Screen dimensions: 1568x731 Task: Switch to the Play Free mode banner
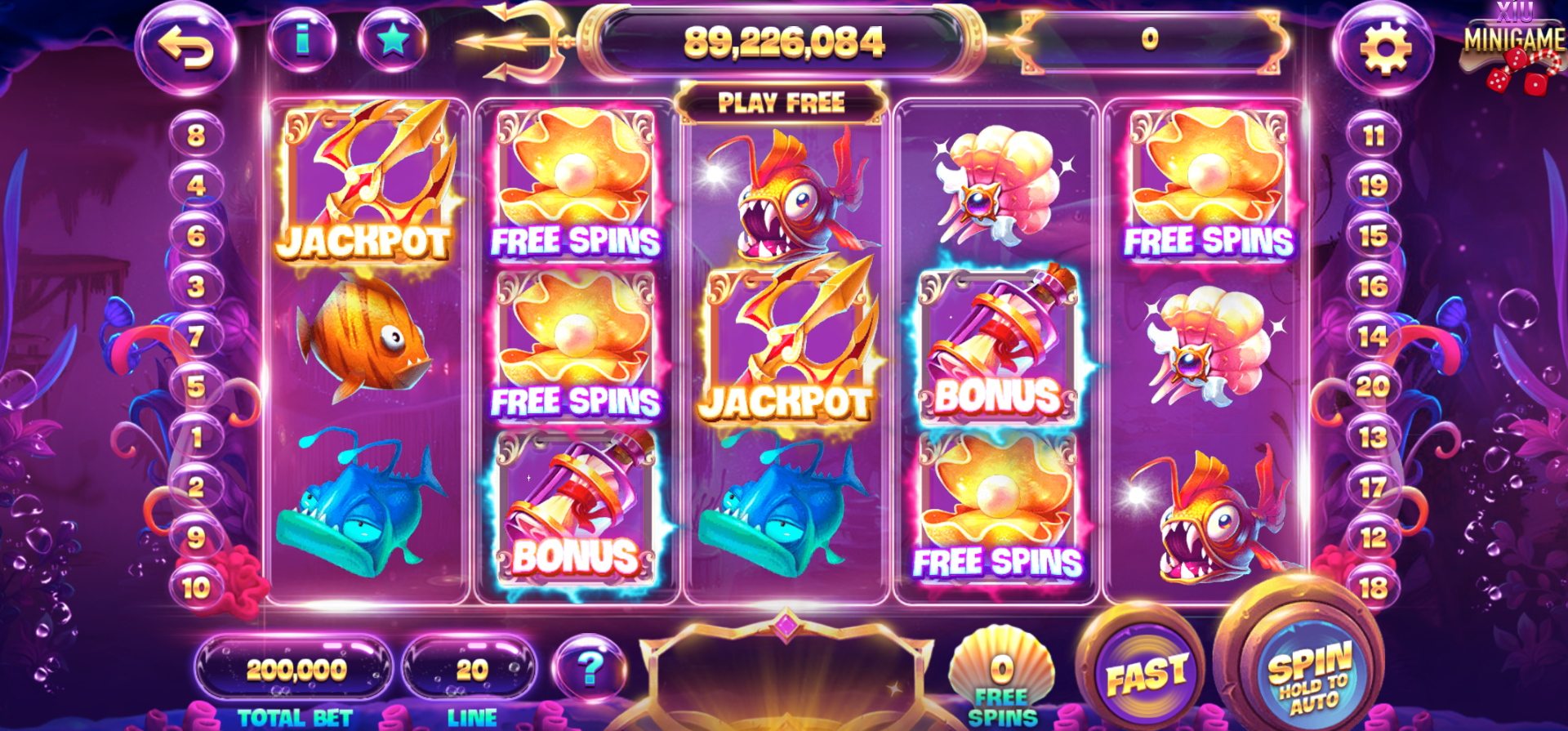click(x=782, y=101)
